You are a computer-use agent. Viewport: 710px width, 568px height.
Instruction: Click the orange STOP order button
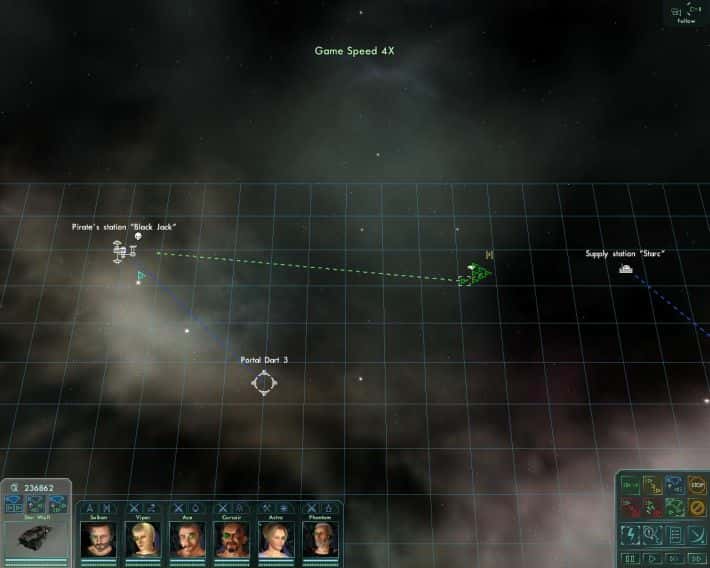[x=697, y=486]
